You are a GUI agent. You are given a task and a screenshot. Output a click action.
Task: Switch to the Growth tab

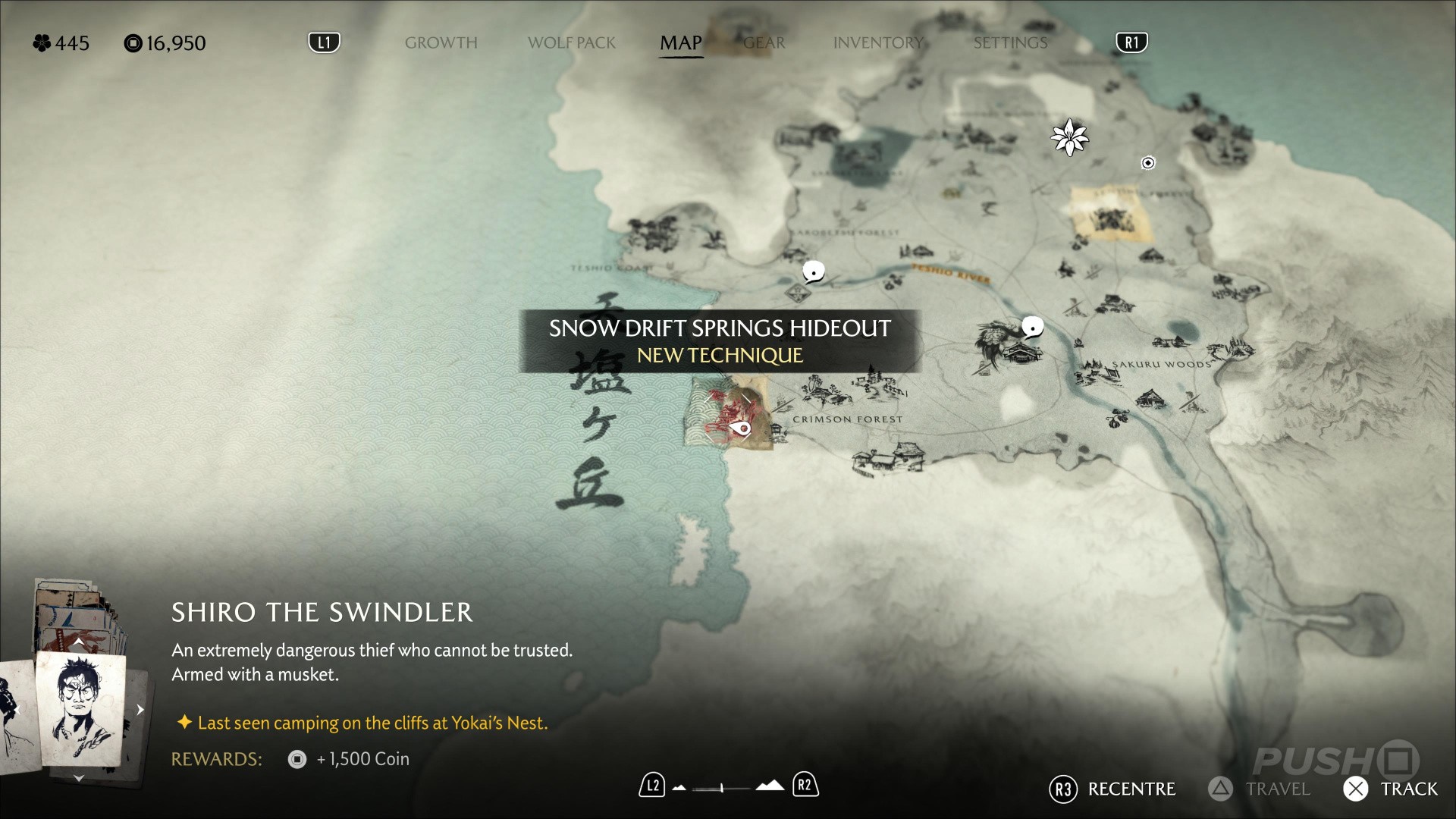pos(441,43)
